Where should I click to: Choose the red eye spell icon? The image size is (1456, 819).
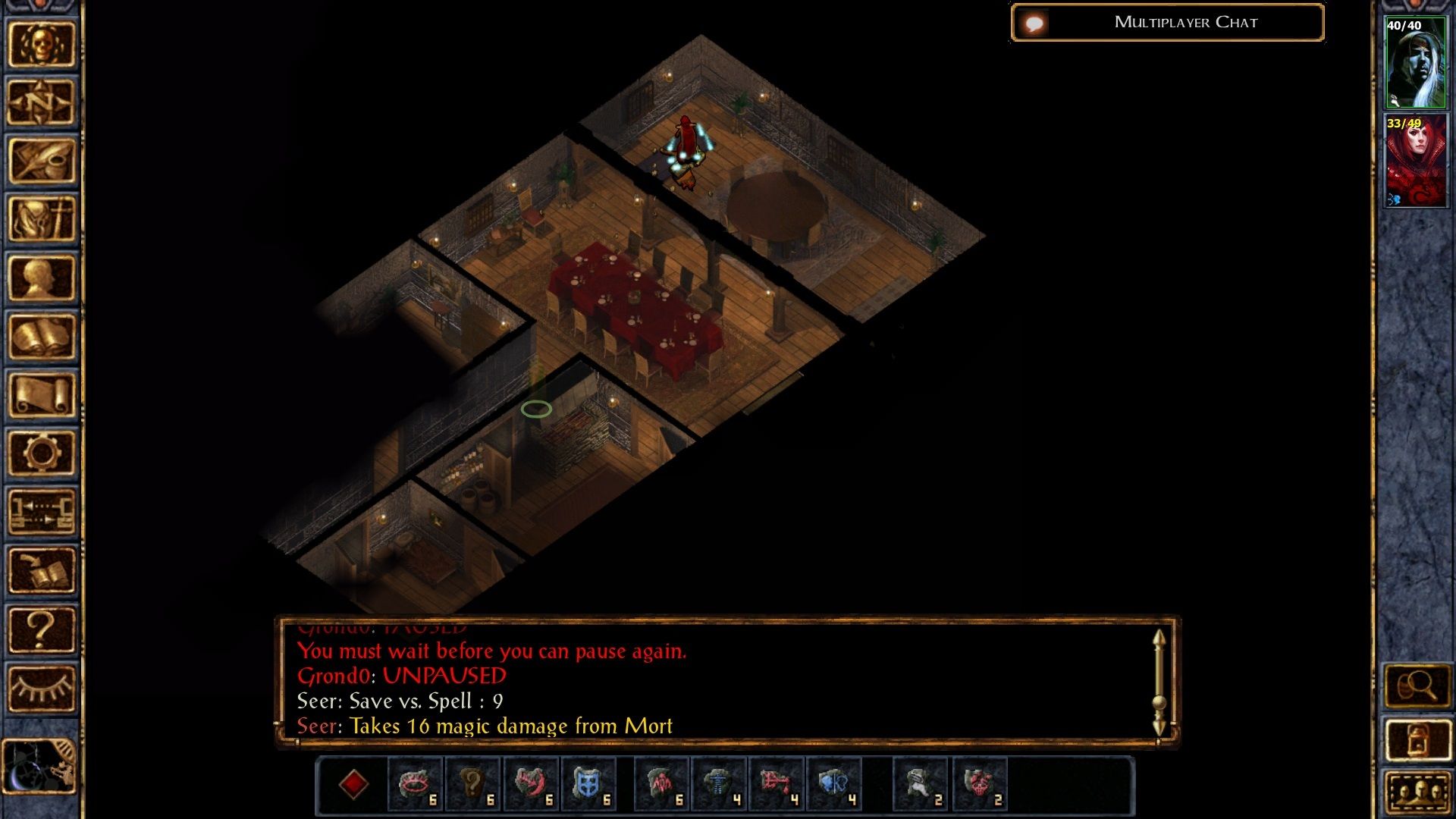(416, 784)
